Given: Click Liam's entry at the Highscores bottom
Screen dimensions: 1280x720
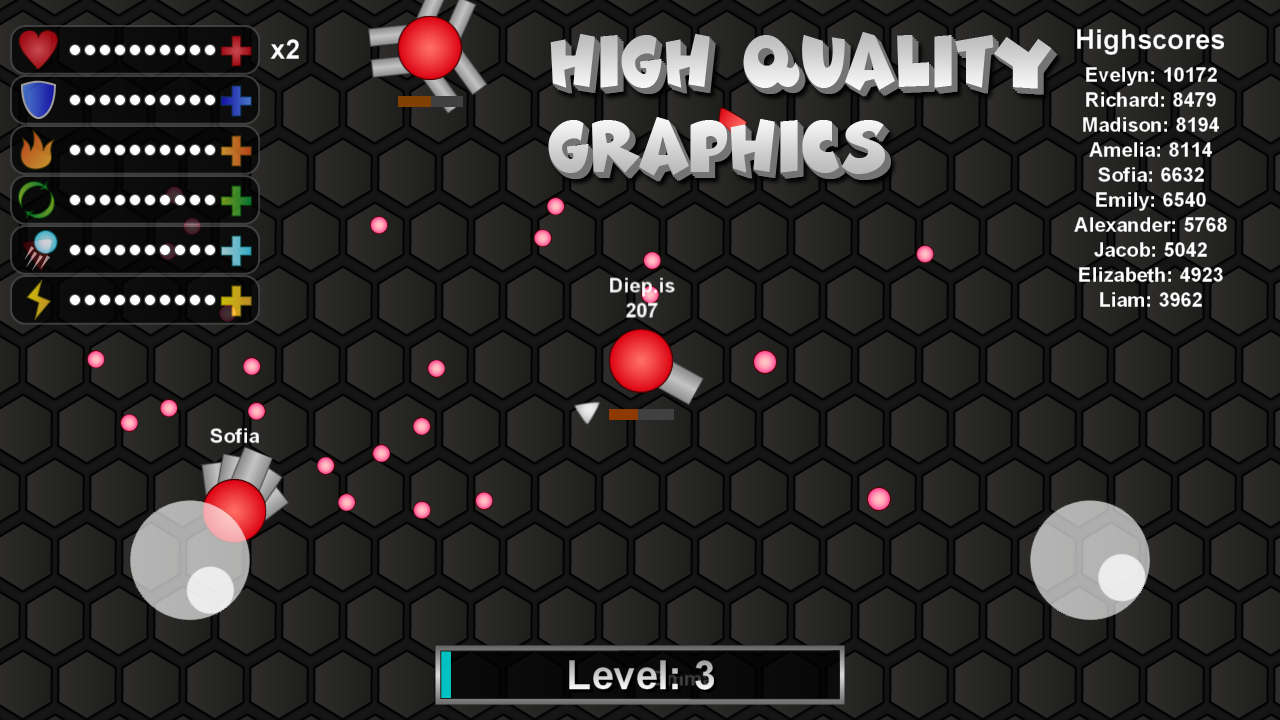Looking at the screenshot, I should click(1150, 299).
